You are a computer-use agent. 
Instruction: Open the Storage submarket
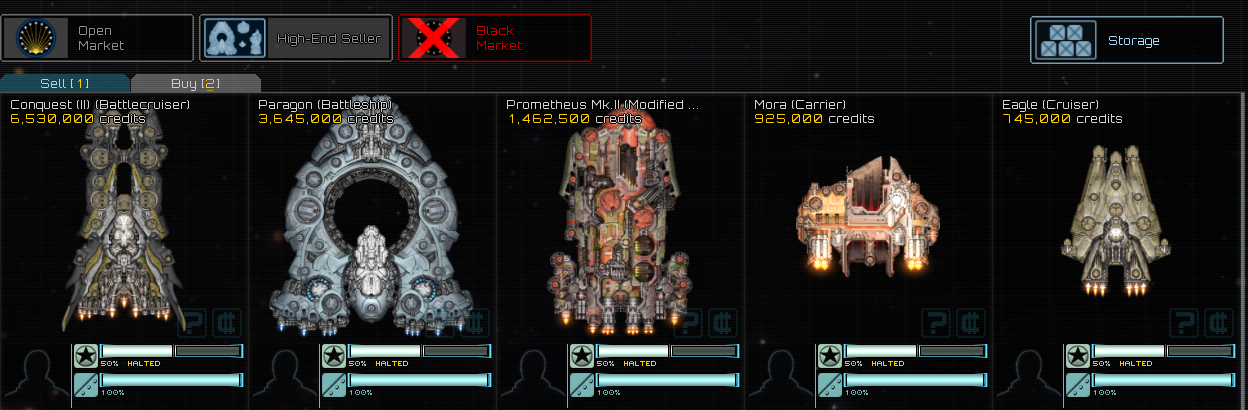point(1126,40)
